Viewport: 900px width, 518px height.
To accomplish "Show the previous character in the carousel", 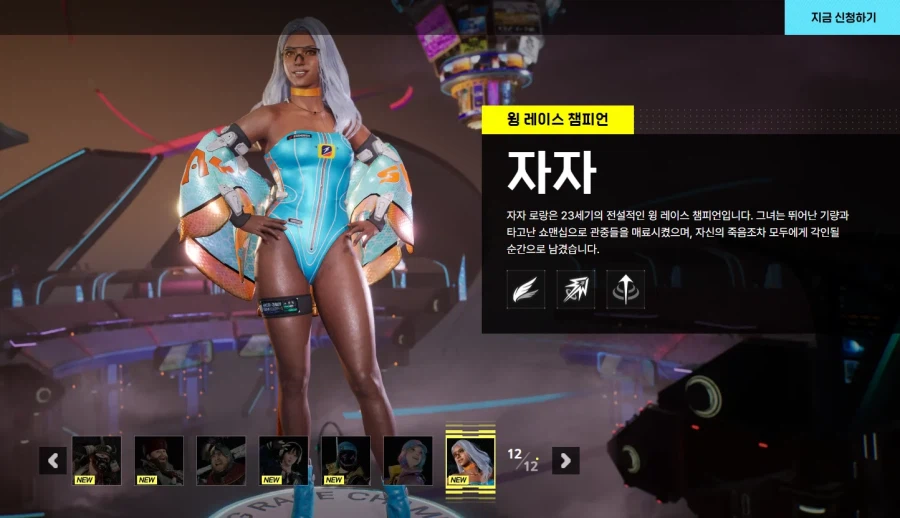I will pos(53,460).
